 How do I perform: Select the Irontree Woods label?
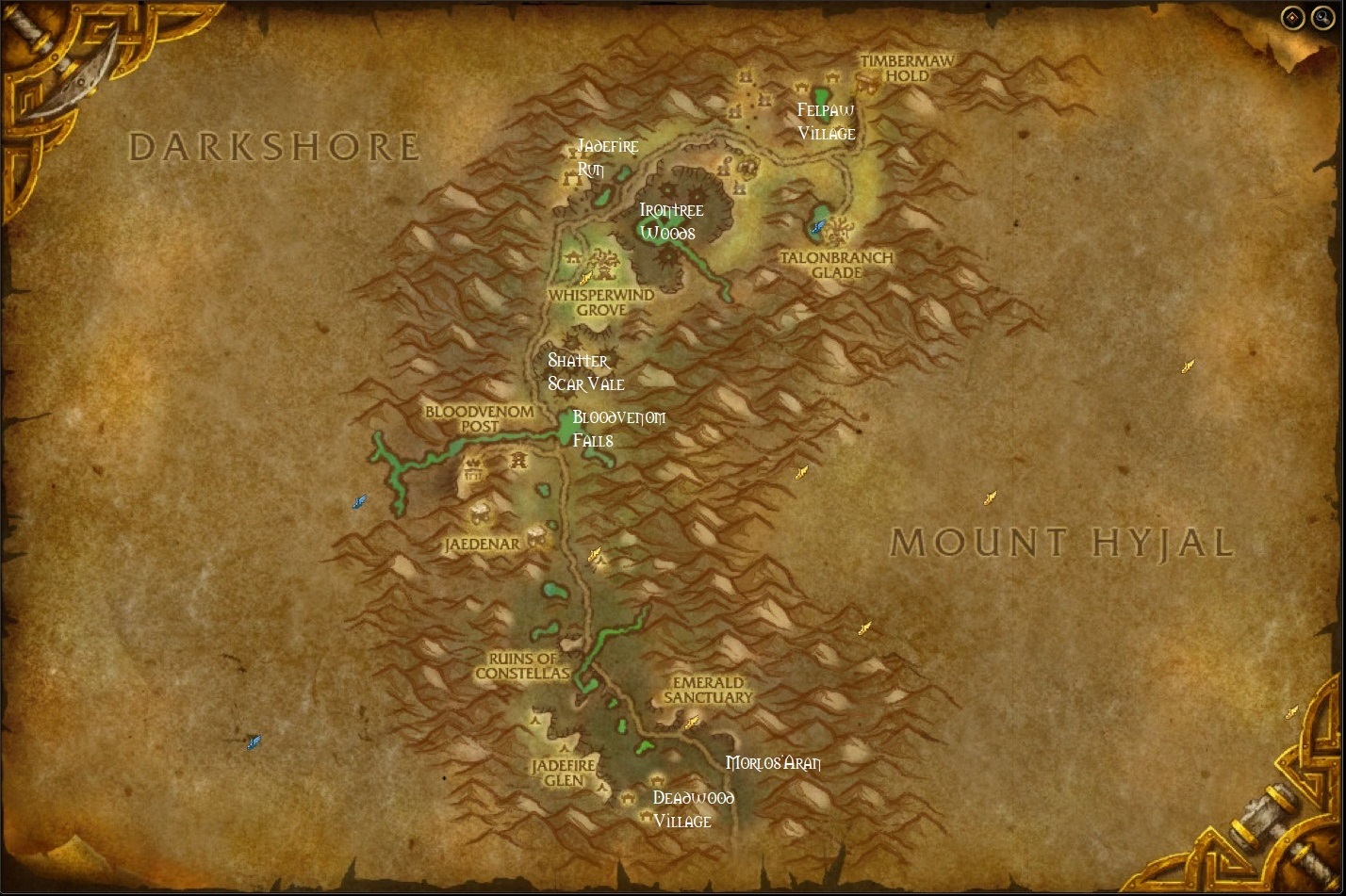click(671, 221)
